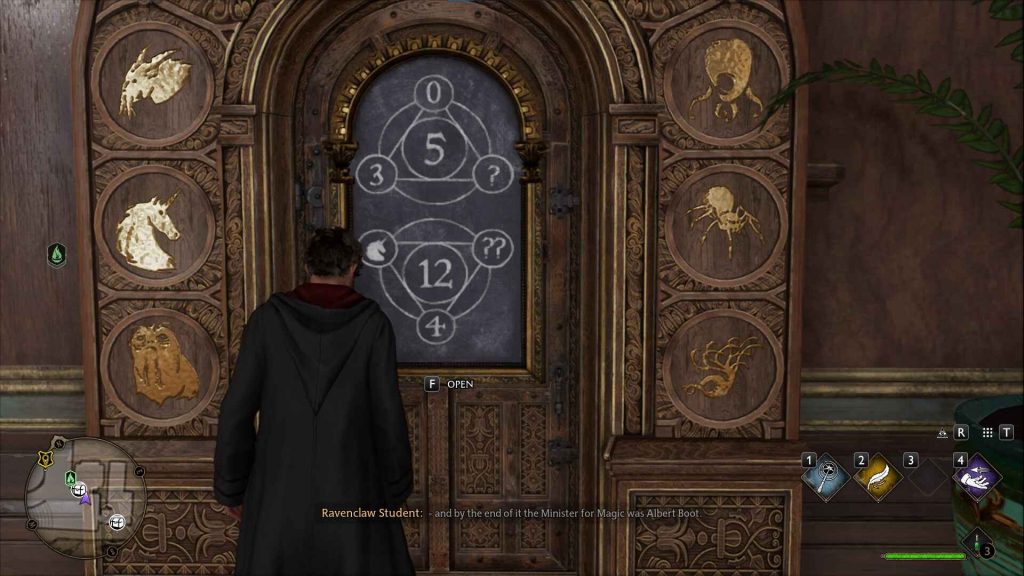Cast the Lumos spell in slot 1

[827, 477]
